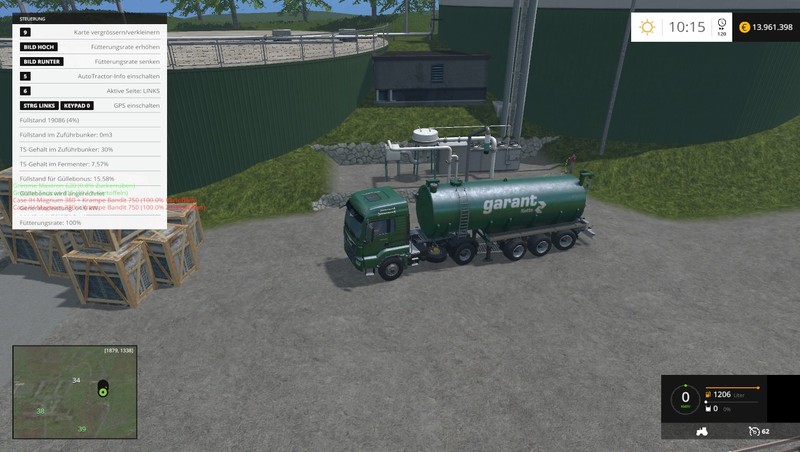The height and width of the screenshot is (452, 800).
Task: Open the minimap
Action: click(x=74, y=392)
